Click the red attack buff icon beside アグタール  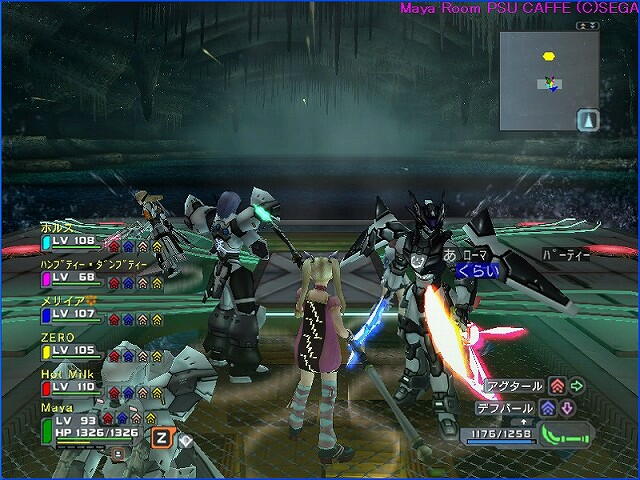pos(557,386)
